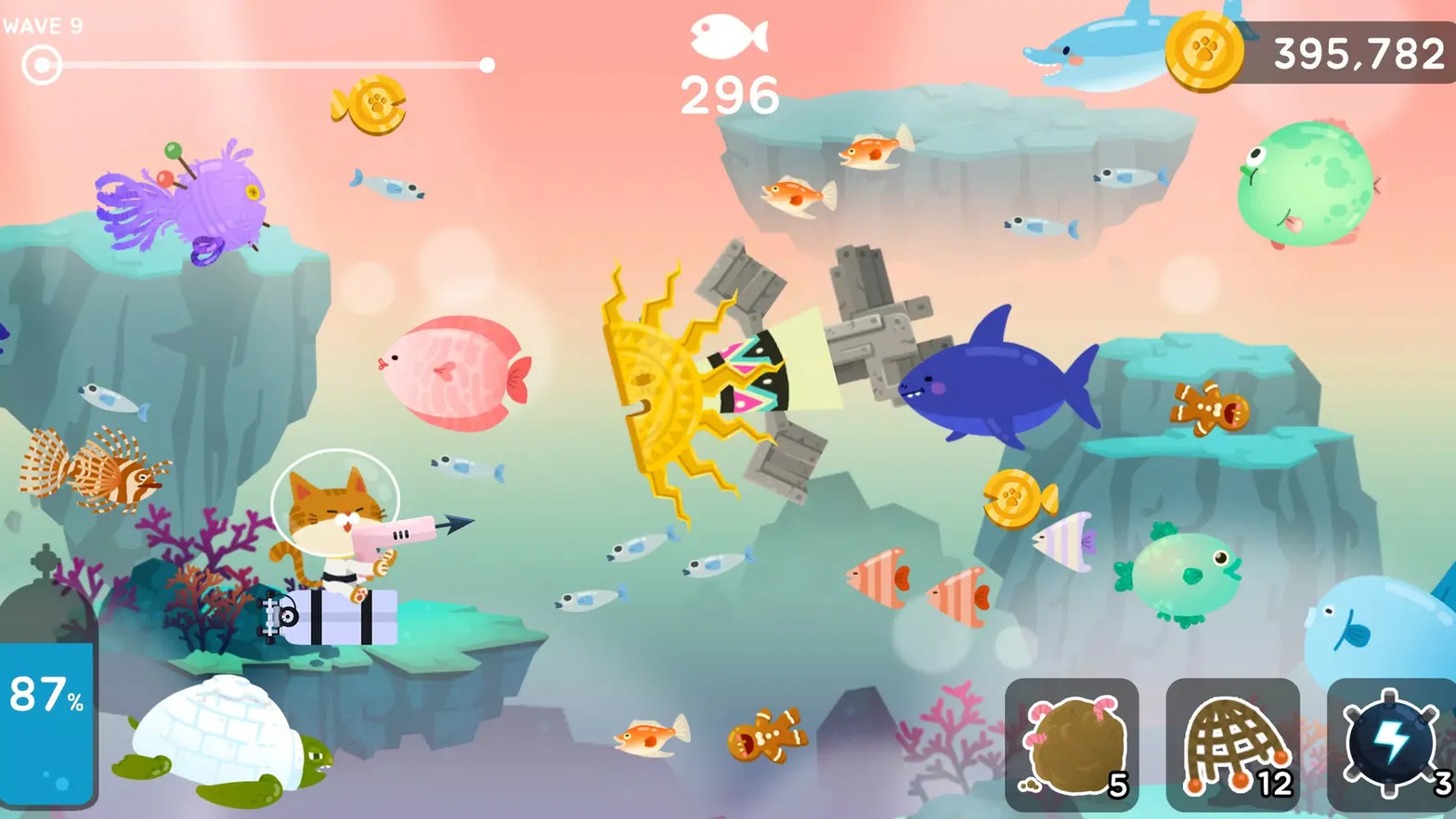Click the fish count number 296

tap(728, 91)
